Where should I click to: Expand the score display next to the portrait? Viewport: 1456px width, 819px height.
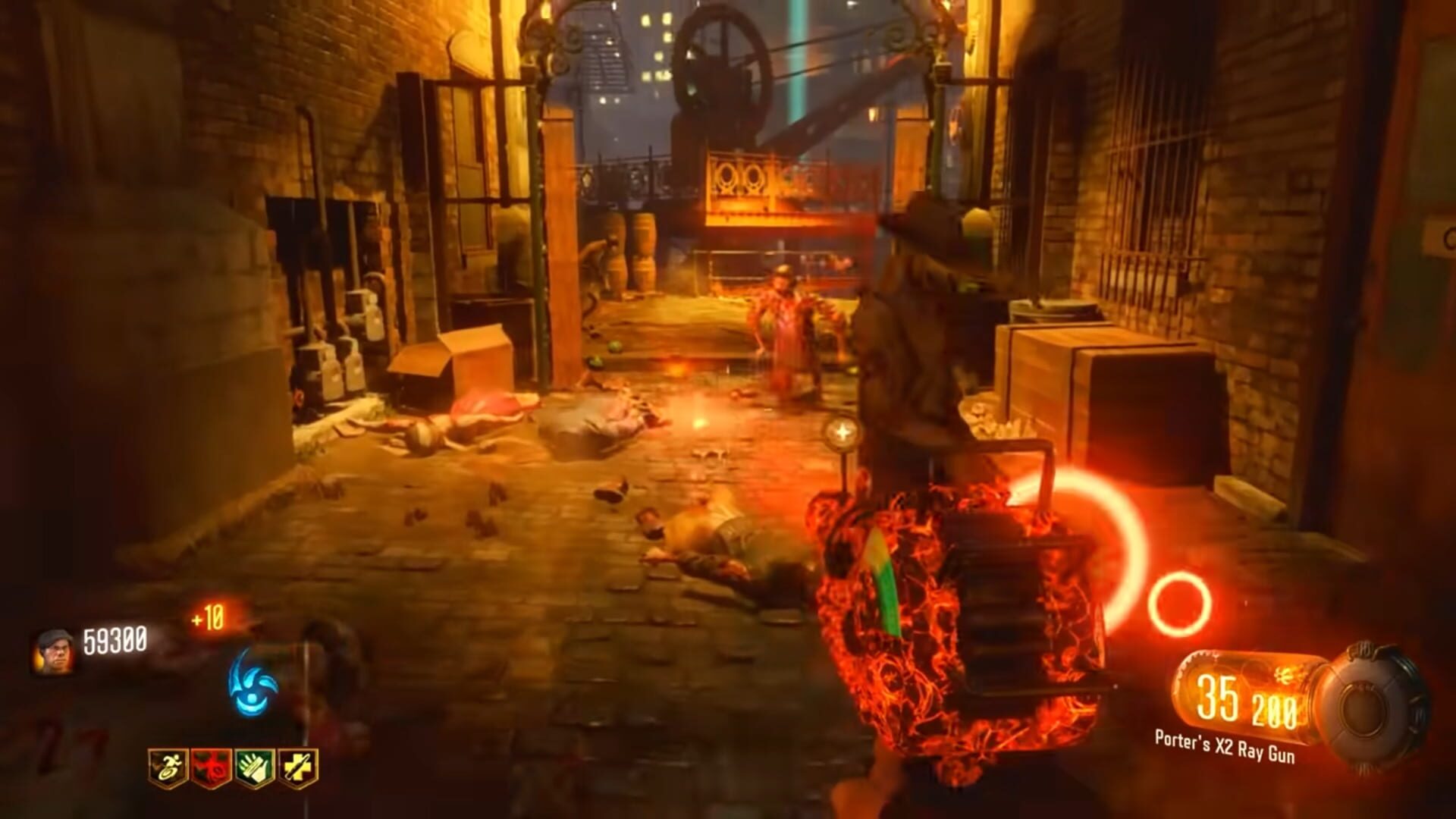114,641
